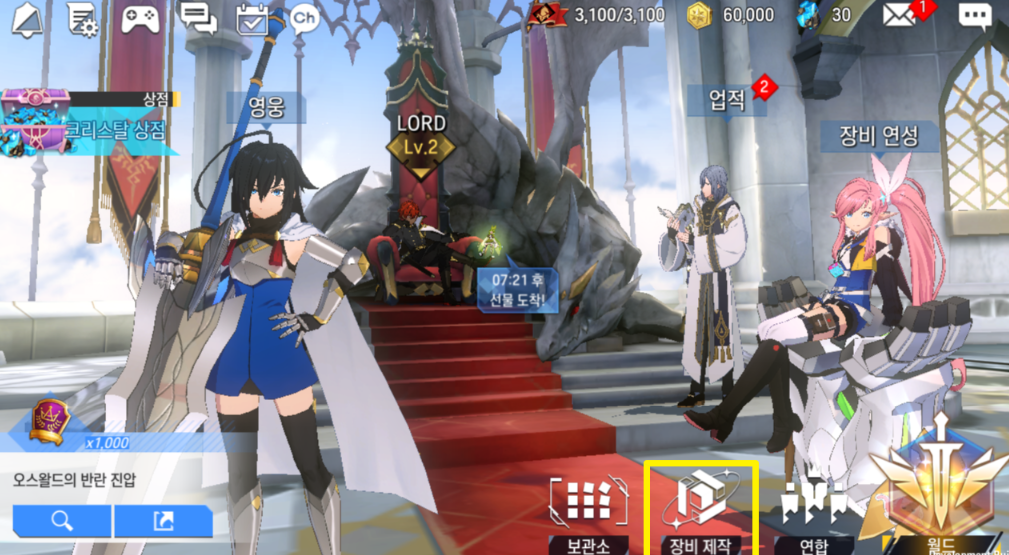Click the gamepad controller icon

143,18
